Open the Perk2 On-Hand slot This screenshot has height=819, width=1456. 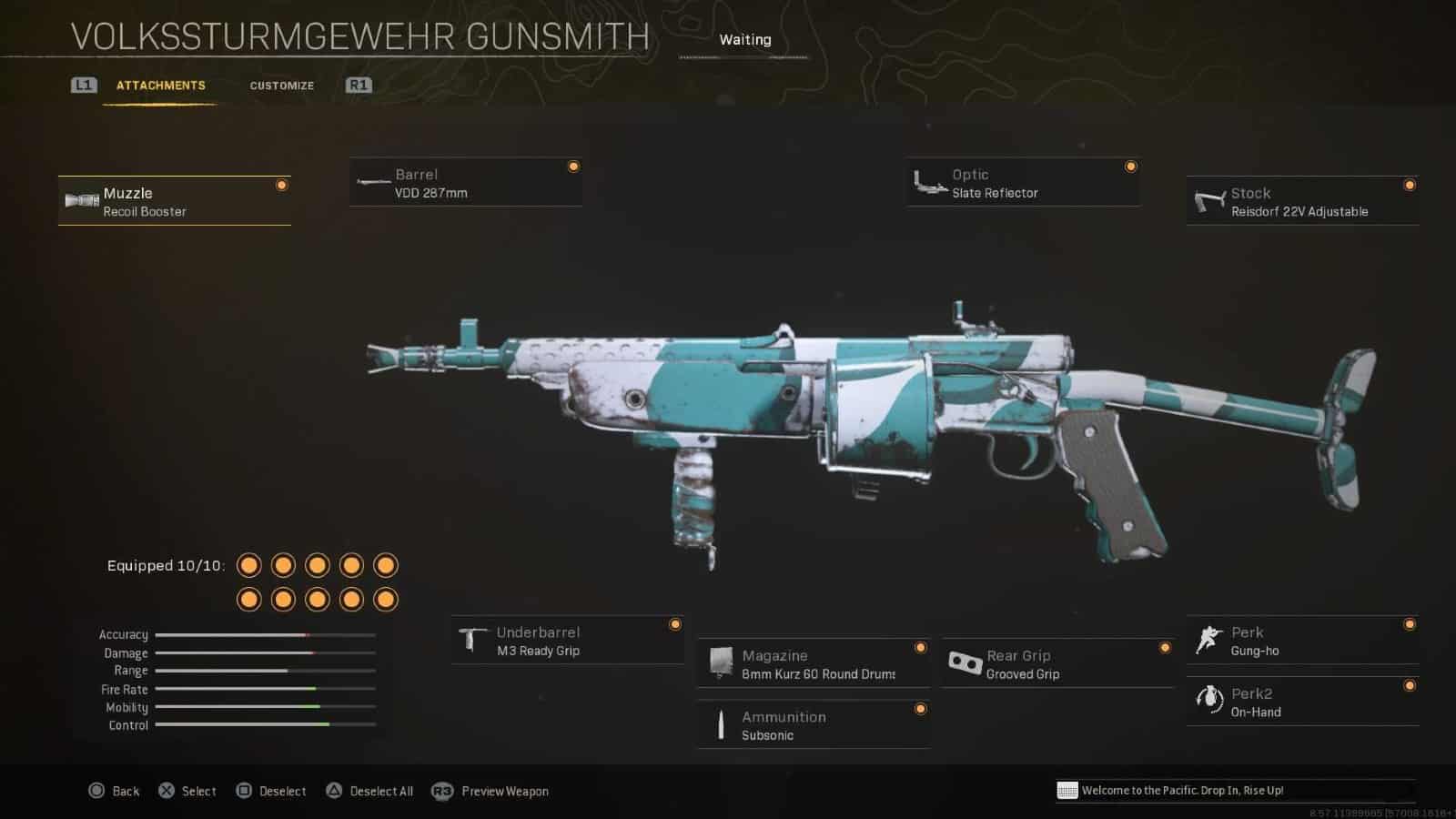[1302, 702]
